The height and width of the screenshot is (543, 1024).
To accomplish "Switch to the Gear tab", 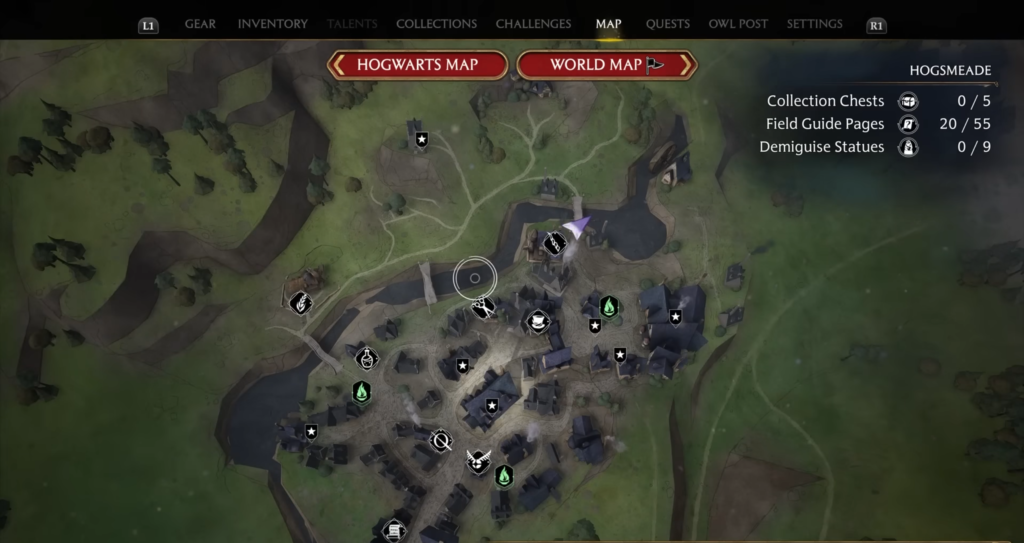I will (x=200, y=24).
